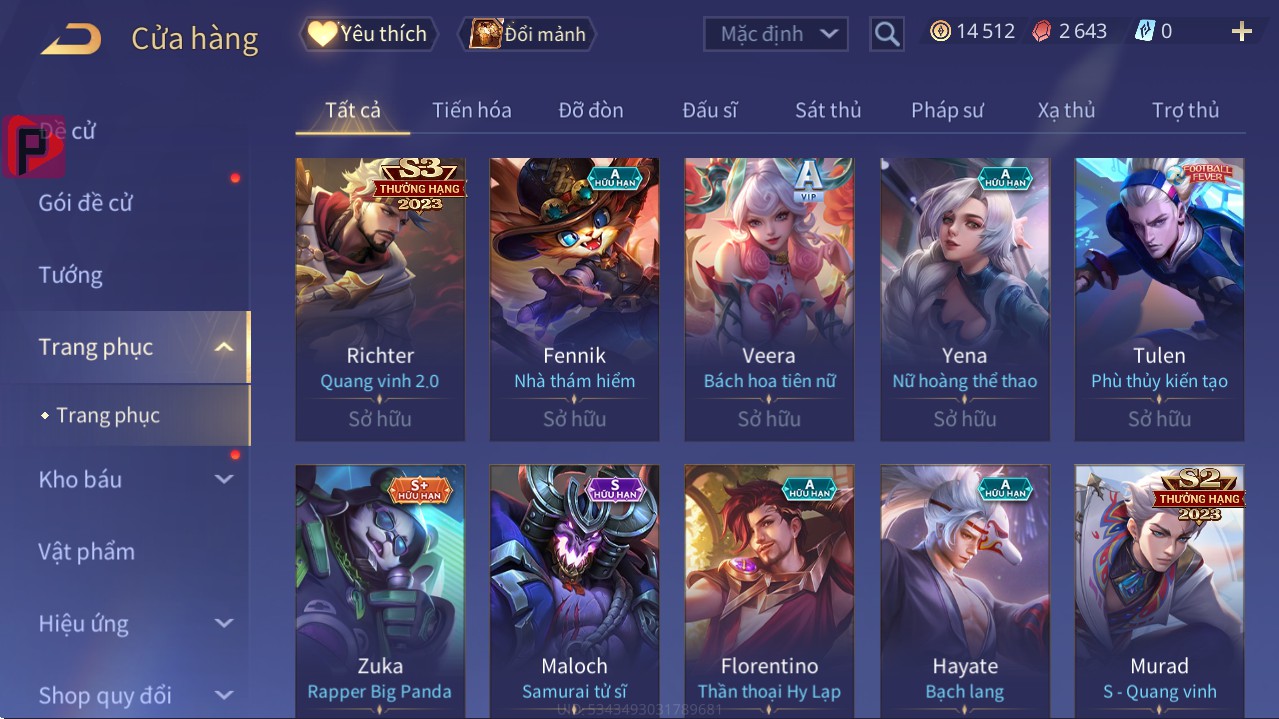Open the Gói đề cử menu
Viewport: 1279px width, 719px height.
(x=85, y=203)
